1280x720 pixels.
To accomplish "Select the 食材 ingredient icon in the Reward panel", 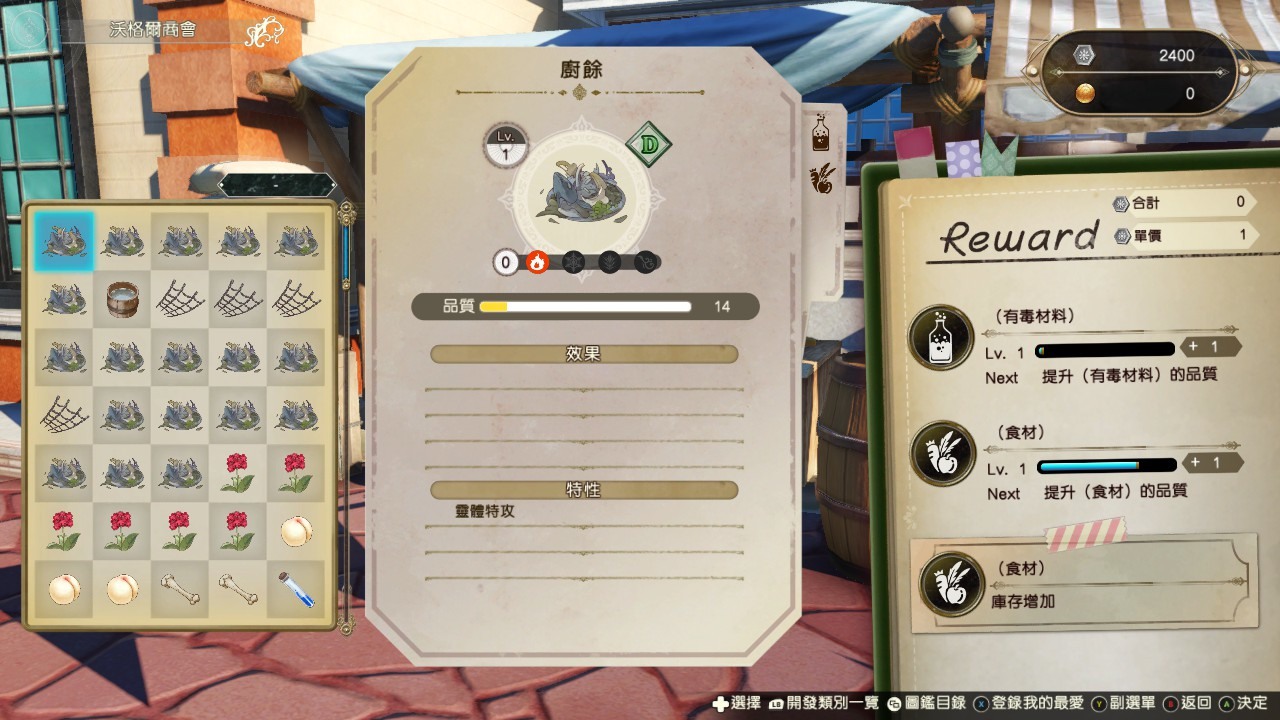I will click(x=940, y=456).
